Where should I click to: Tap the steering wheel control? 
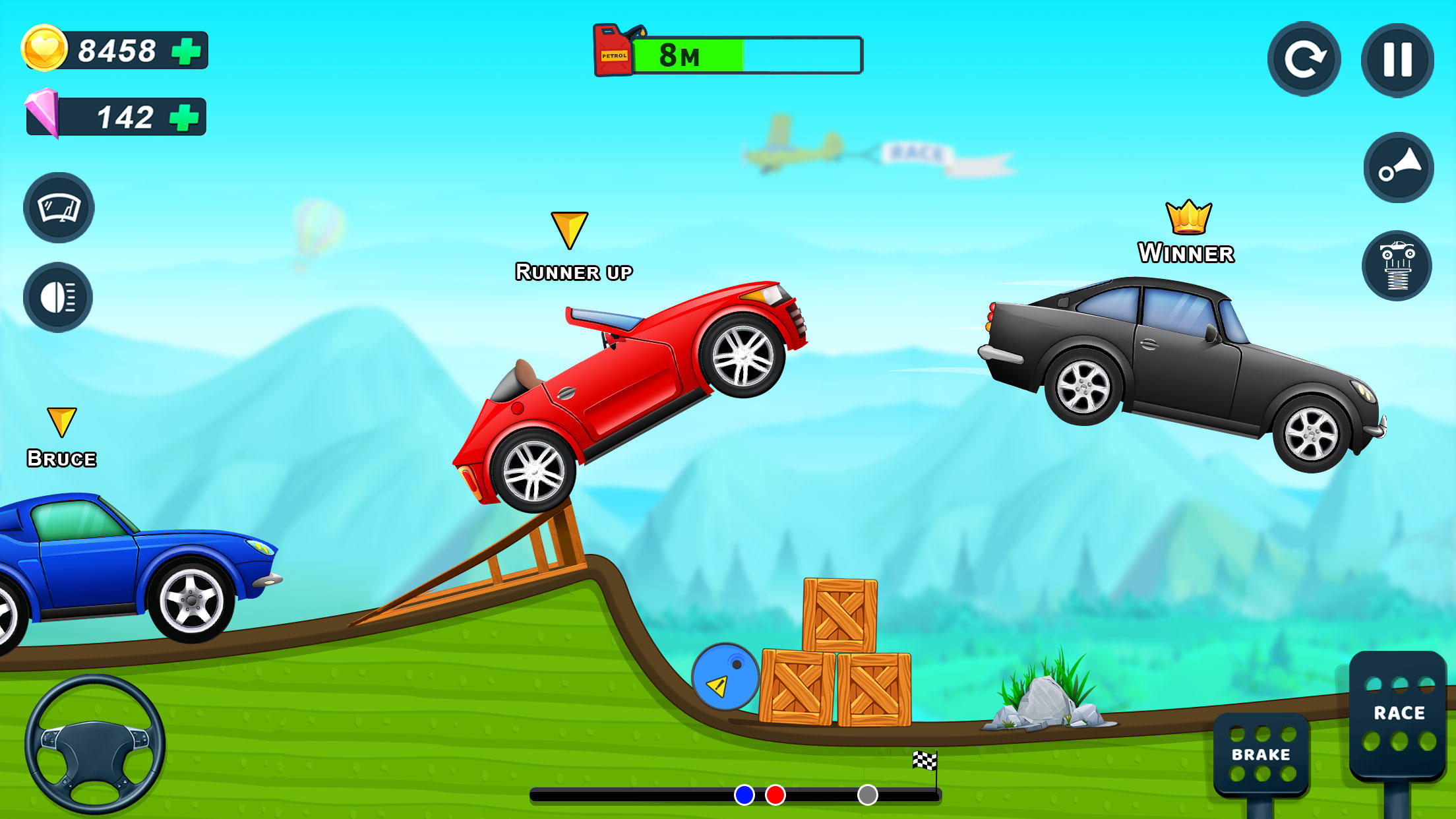coord(95,744)
